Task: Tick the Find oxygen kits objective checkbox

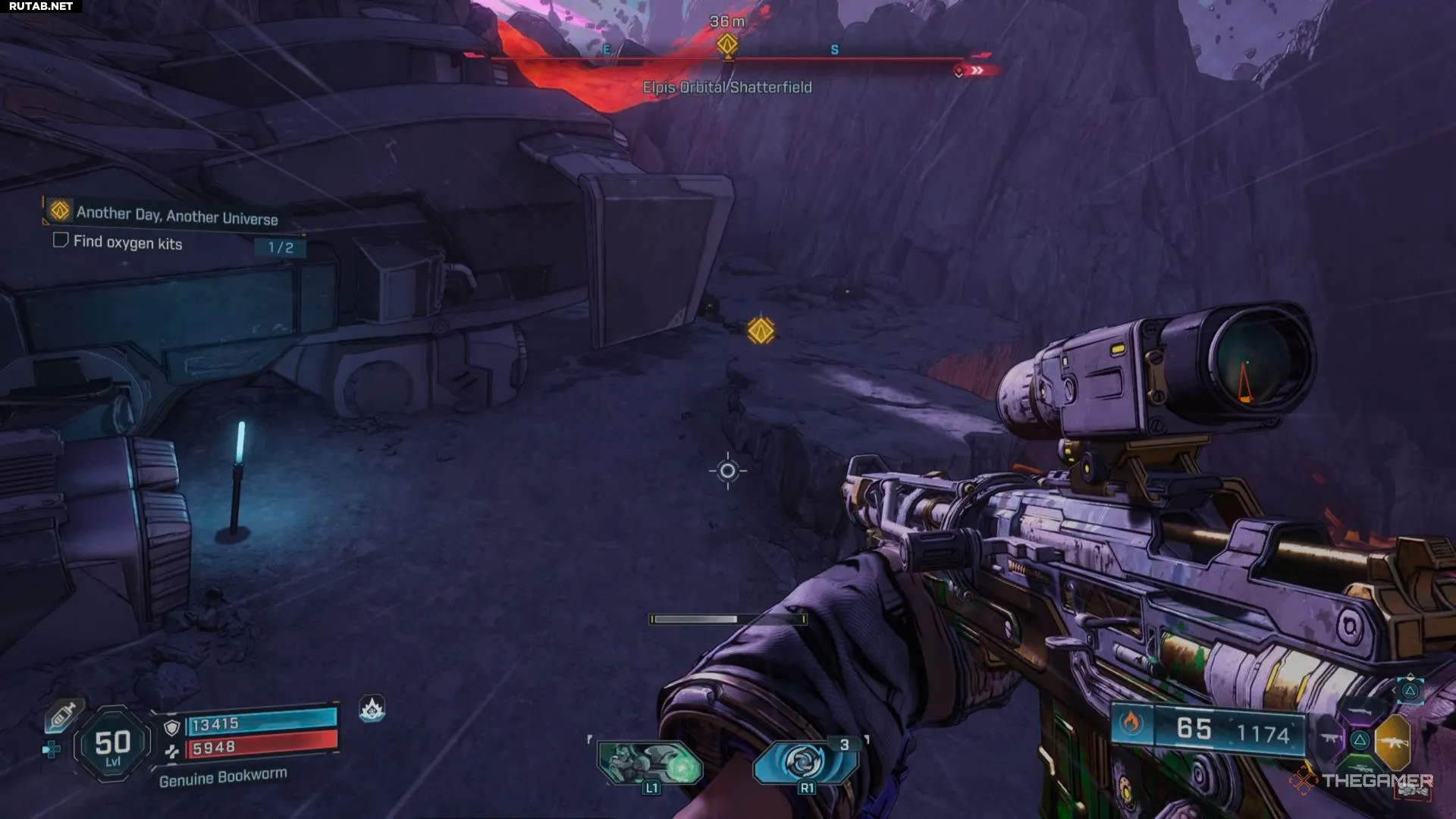Action: click(x=61, y=240)
